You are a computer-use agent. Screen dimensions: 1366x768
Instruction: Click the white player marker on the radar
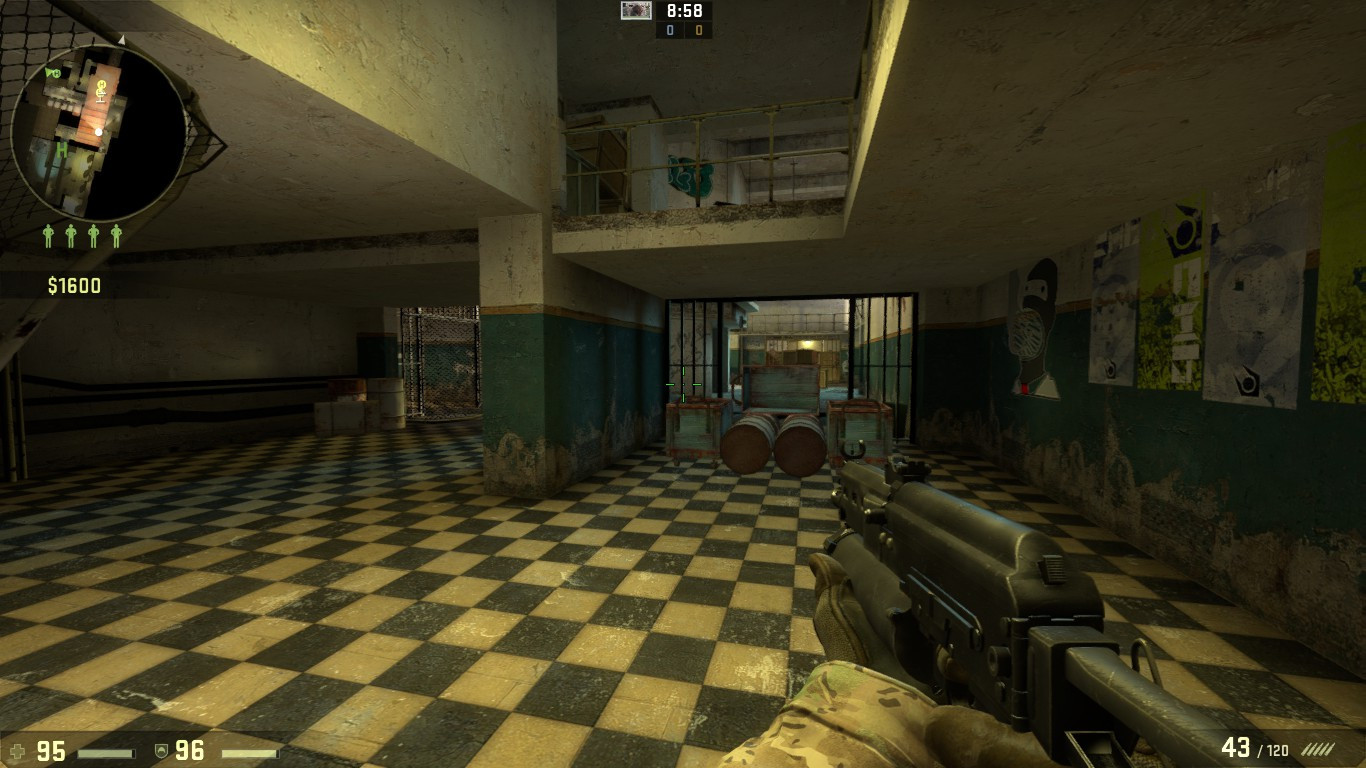tap(99, 132)
